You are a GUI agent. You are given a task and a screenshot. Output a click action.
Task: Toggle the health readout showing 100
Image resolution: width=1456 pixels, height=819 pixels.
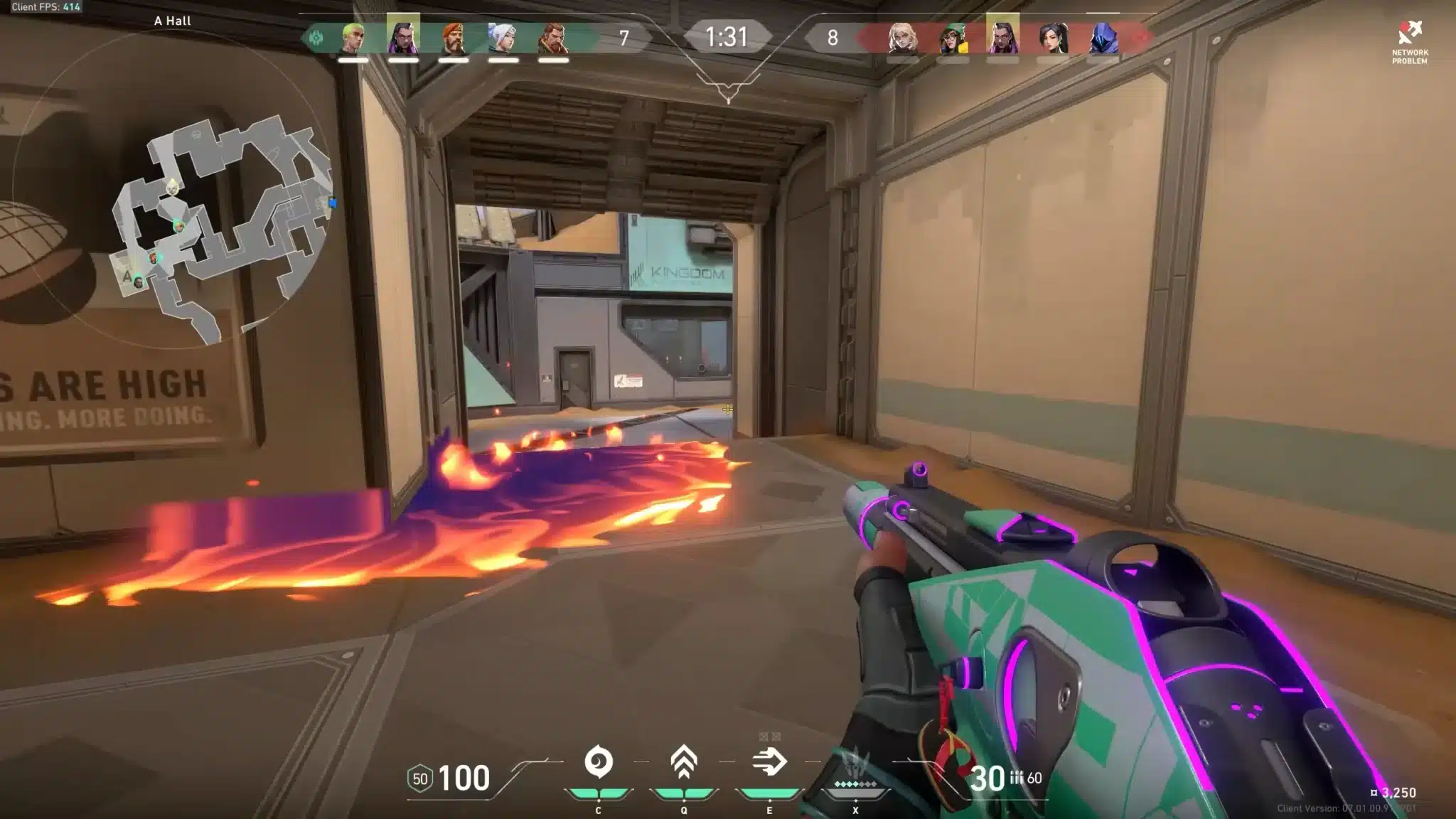[464, 776]
